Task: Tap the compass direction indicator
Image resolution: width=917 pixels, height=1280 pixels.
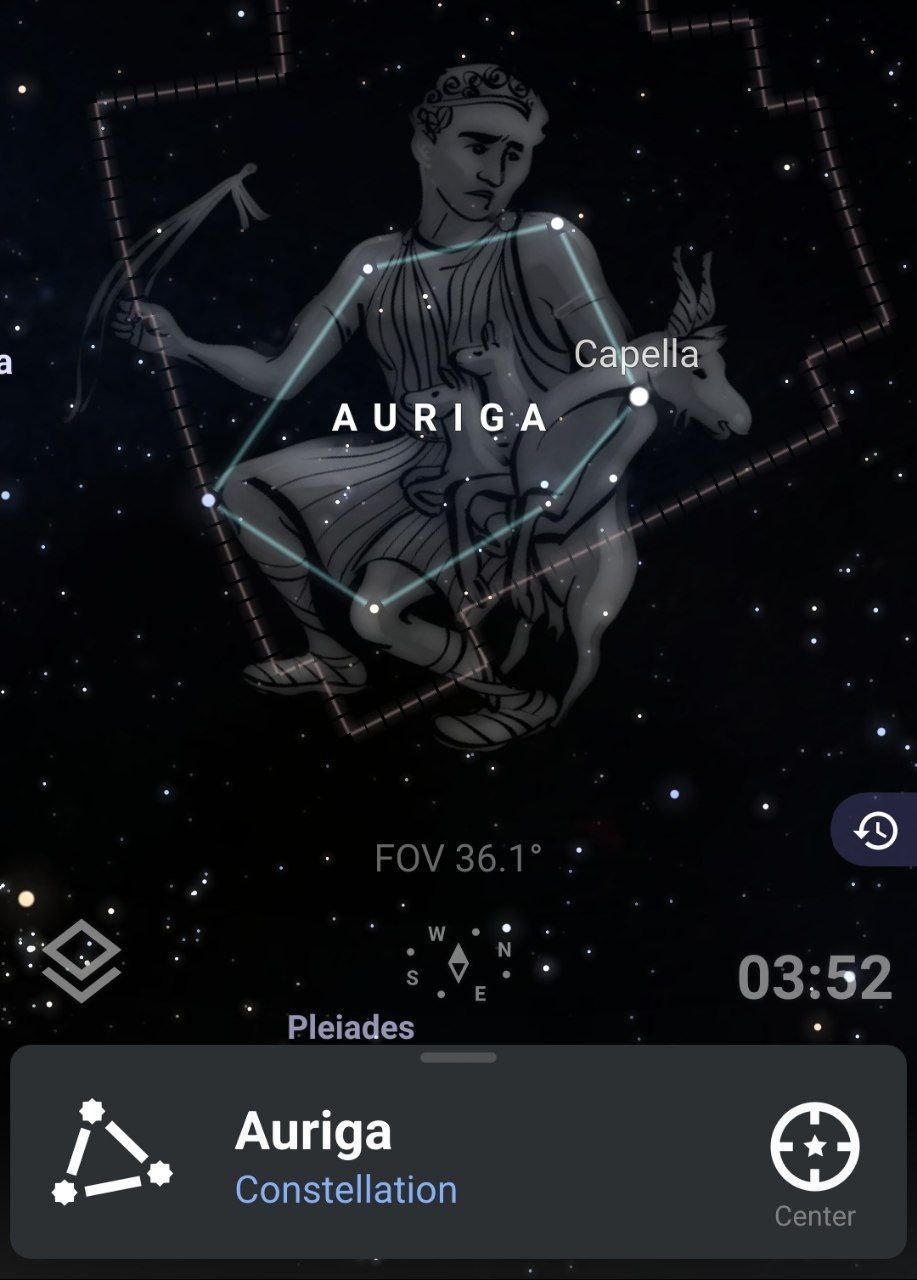Action: [459, 963]
